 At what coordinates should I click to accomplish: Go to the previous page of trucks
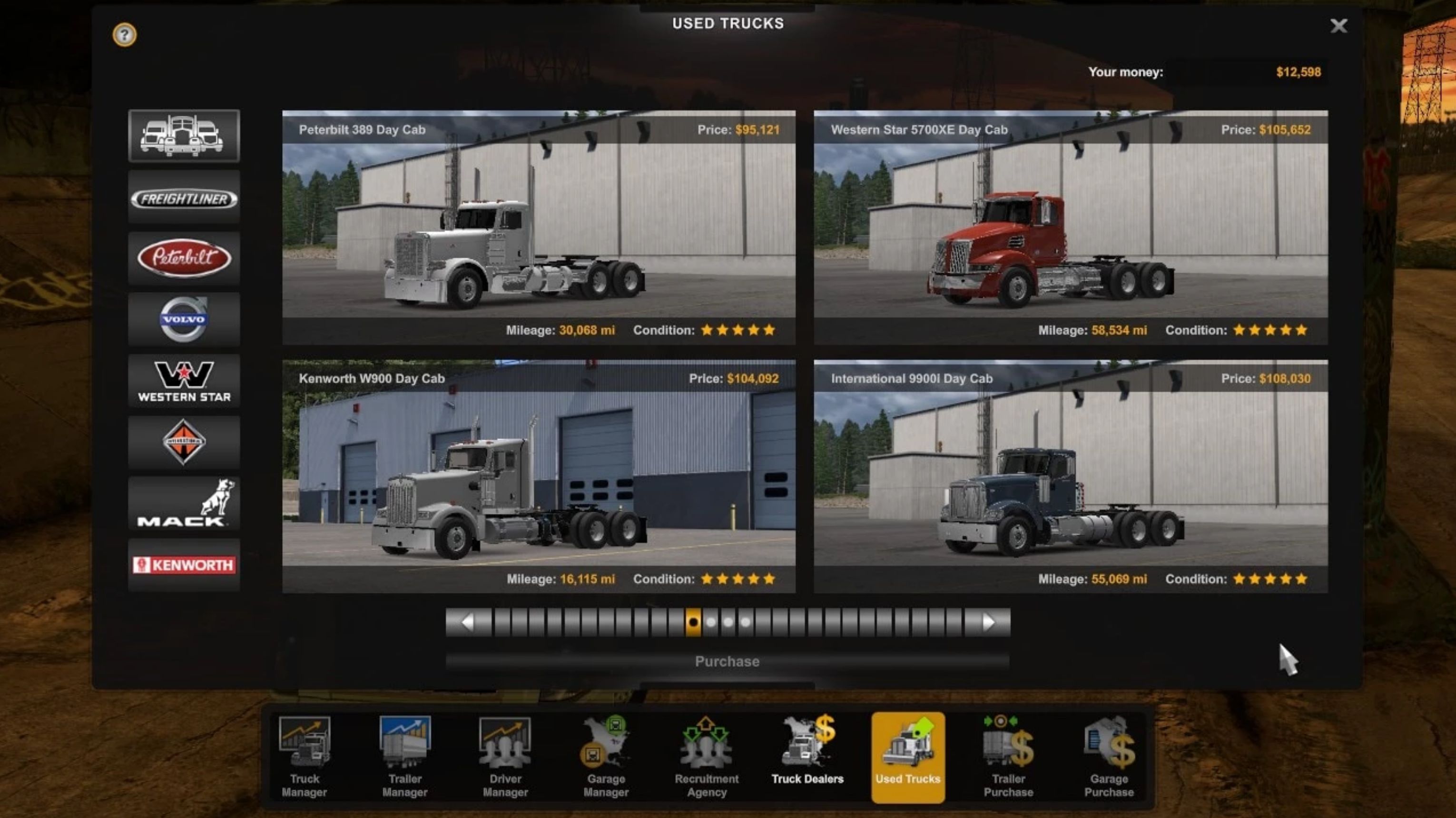click(467, 622)
